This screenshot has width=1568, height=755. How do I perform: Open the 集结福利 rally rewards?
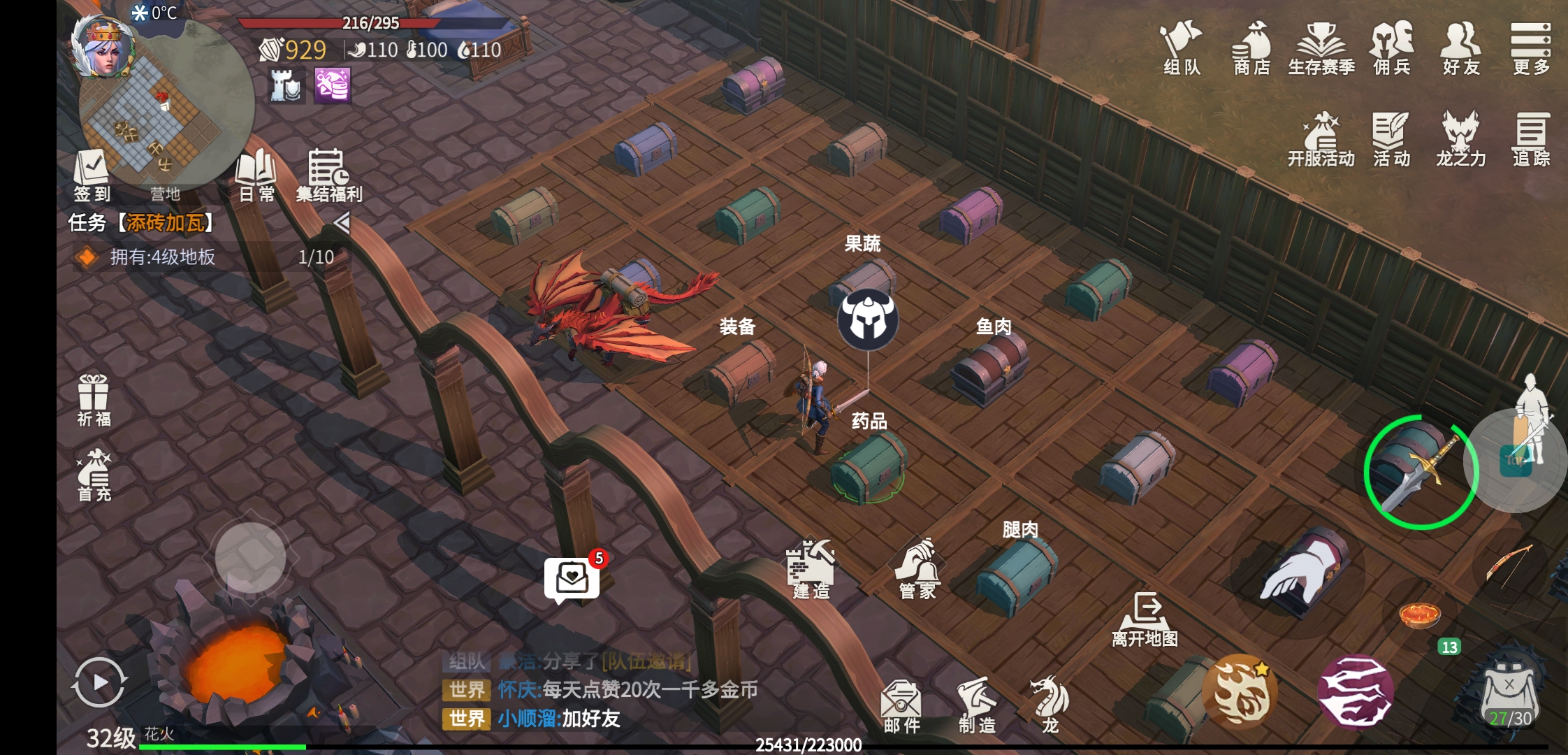click(328, 175)
